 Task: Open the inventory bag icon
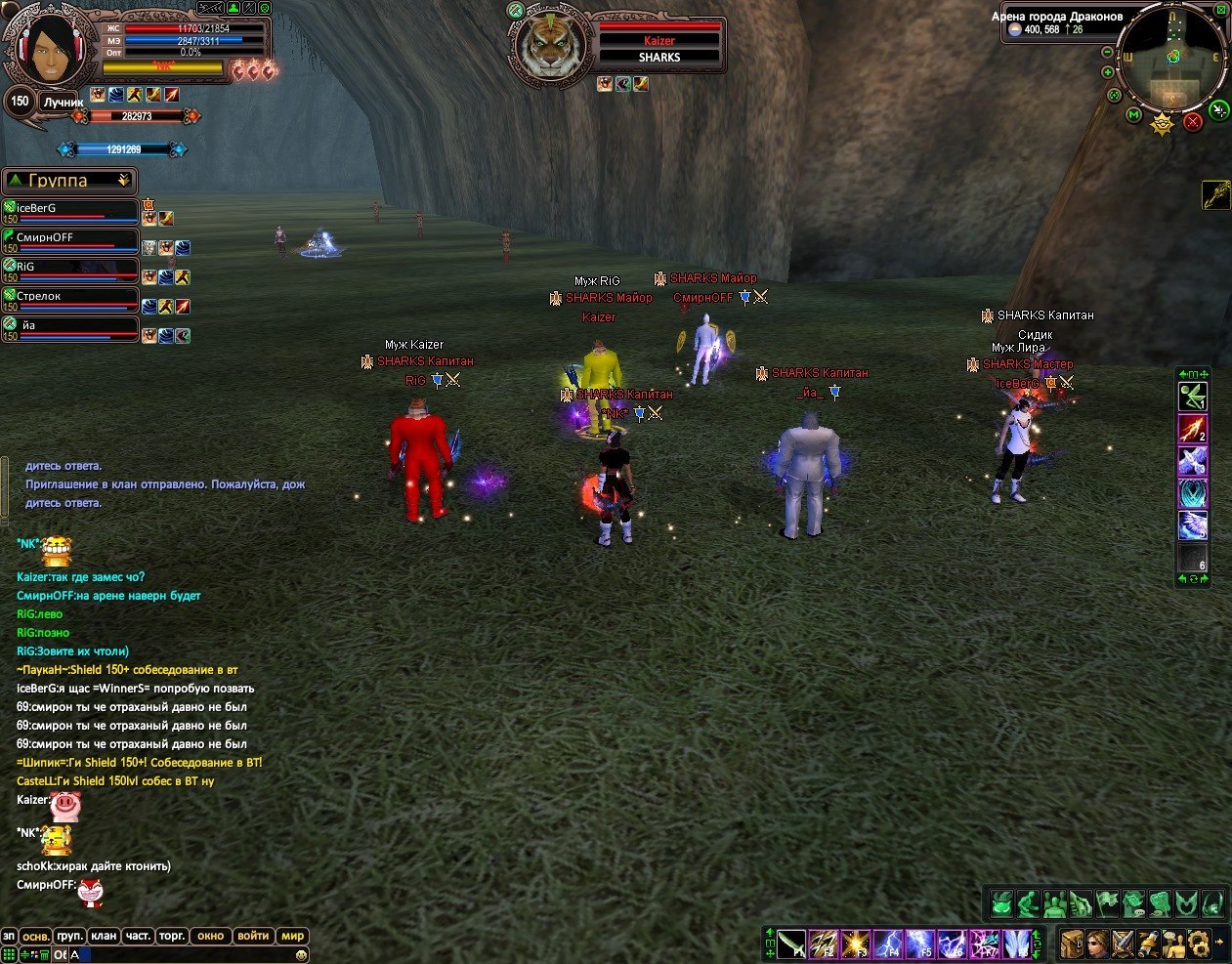coord(1072,944)
